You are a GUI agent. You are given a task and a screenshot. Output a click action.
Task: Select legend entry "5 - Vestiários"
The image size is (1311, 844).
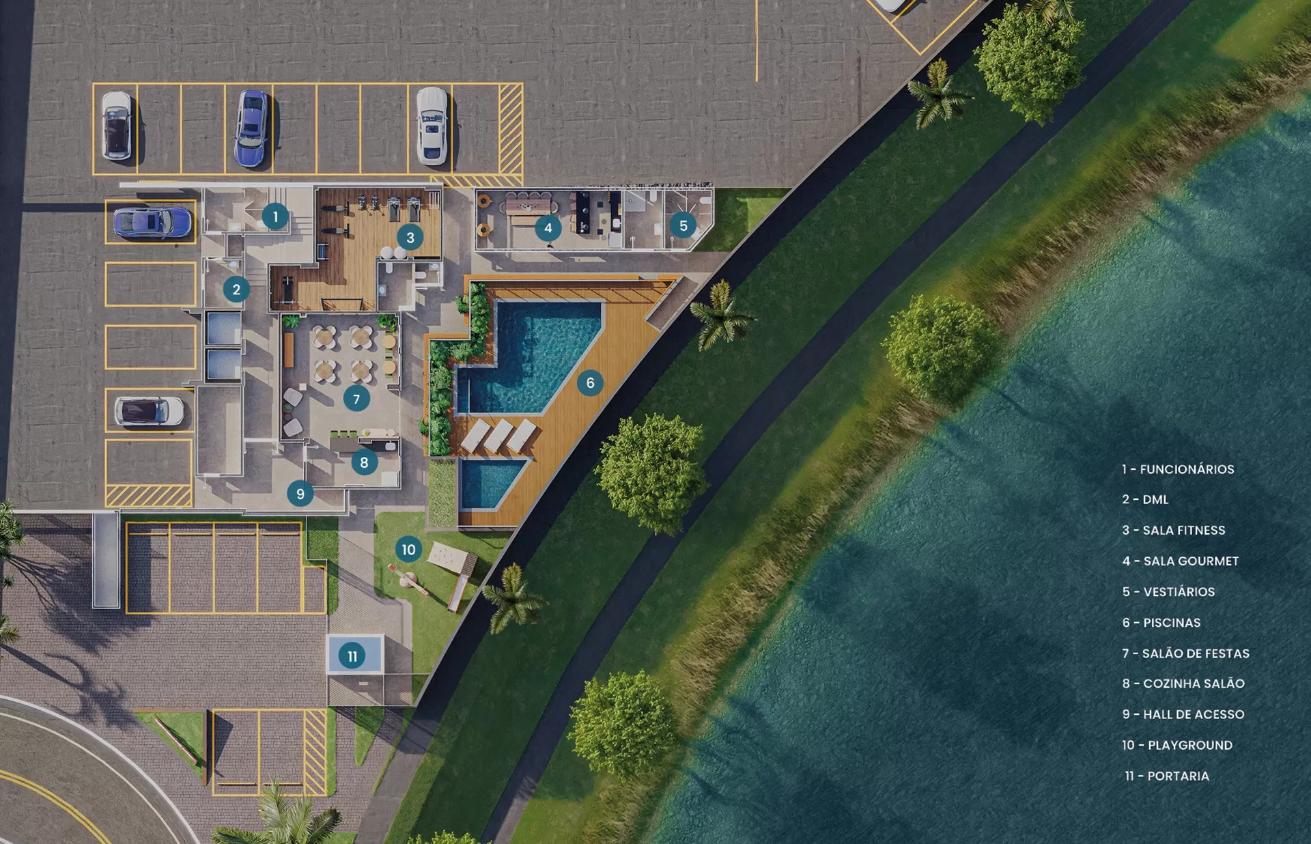pos(1167,592)
